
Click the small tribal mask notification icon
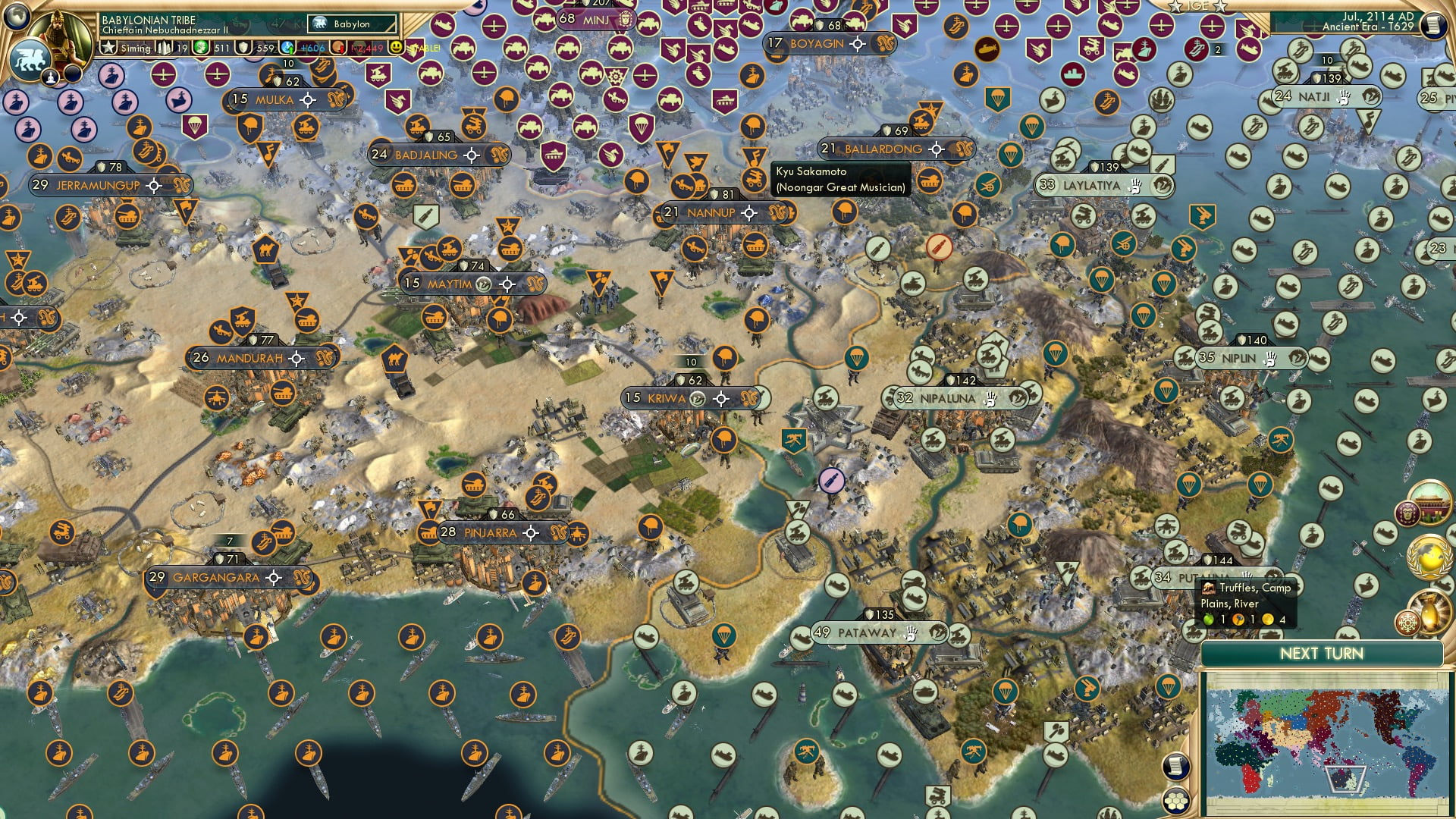pyautogui.click(x=1407, y=513)
